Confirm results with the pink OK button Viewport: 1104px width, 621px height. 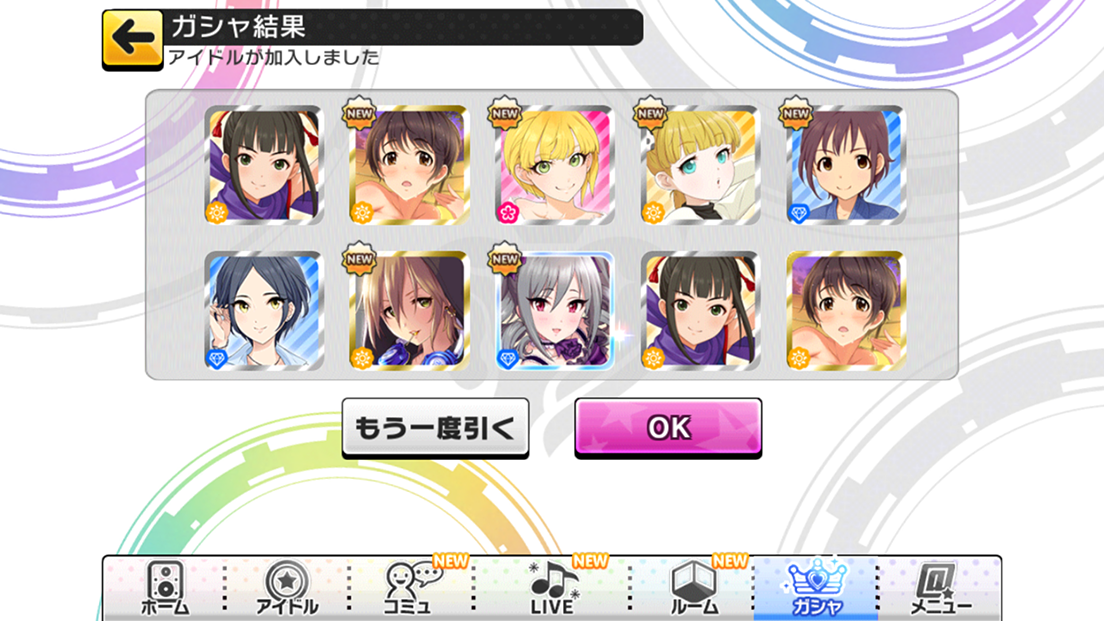point(668,427)
